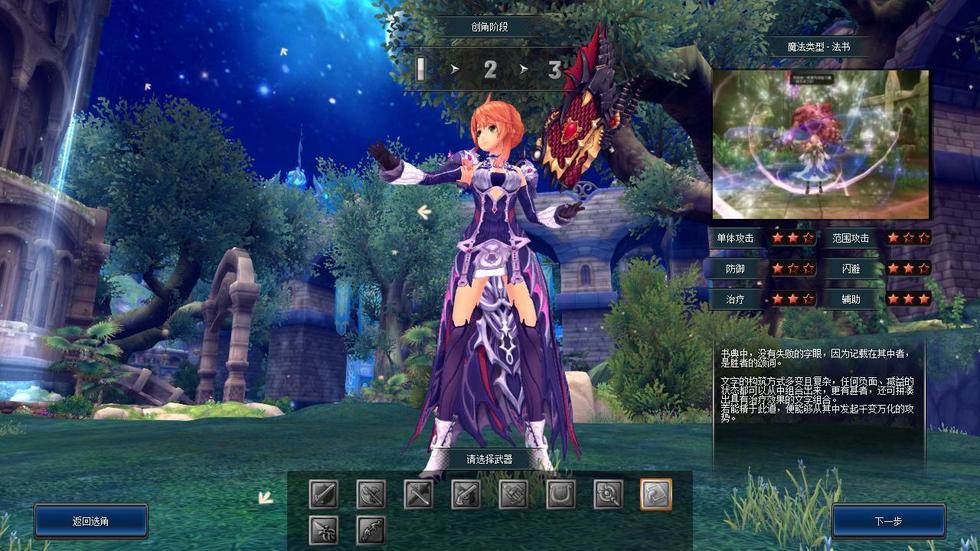
Task: Select the single sword weapon icon
Action: point(323,494)
